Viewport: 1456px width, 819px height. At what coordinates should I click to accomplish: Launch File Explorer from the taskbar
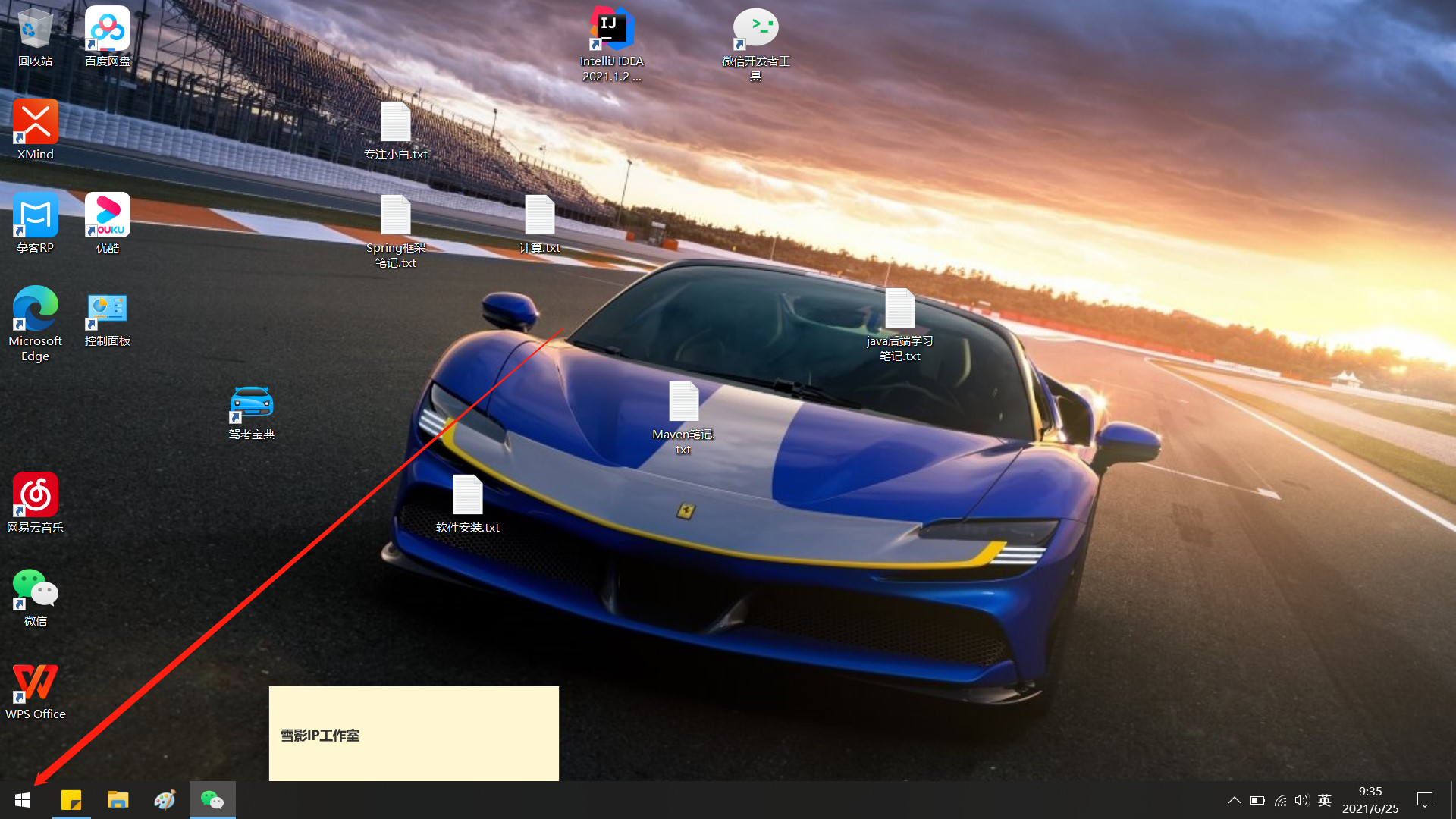point(118,800)
